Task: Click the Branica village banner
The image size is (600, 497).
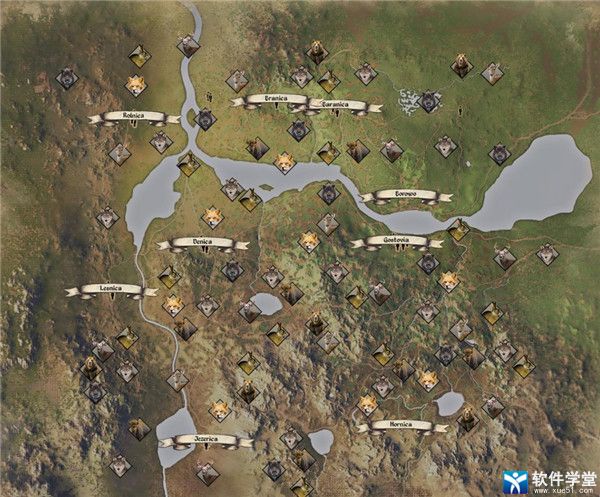Action: pos(269,99)
